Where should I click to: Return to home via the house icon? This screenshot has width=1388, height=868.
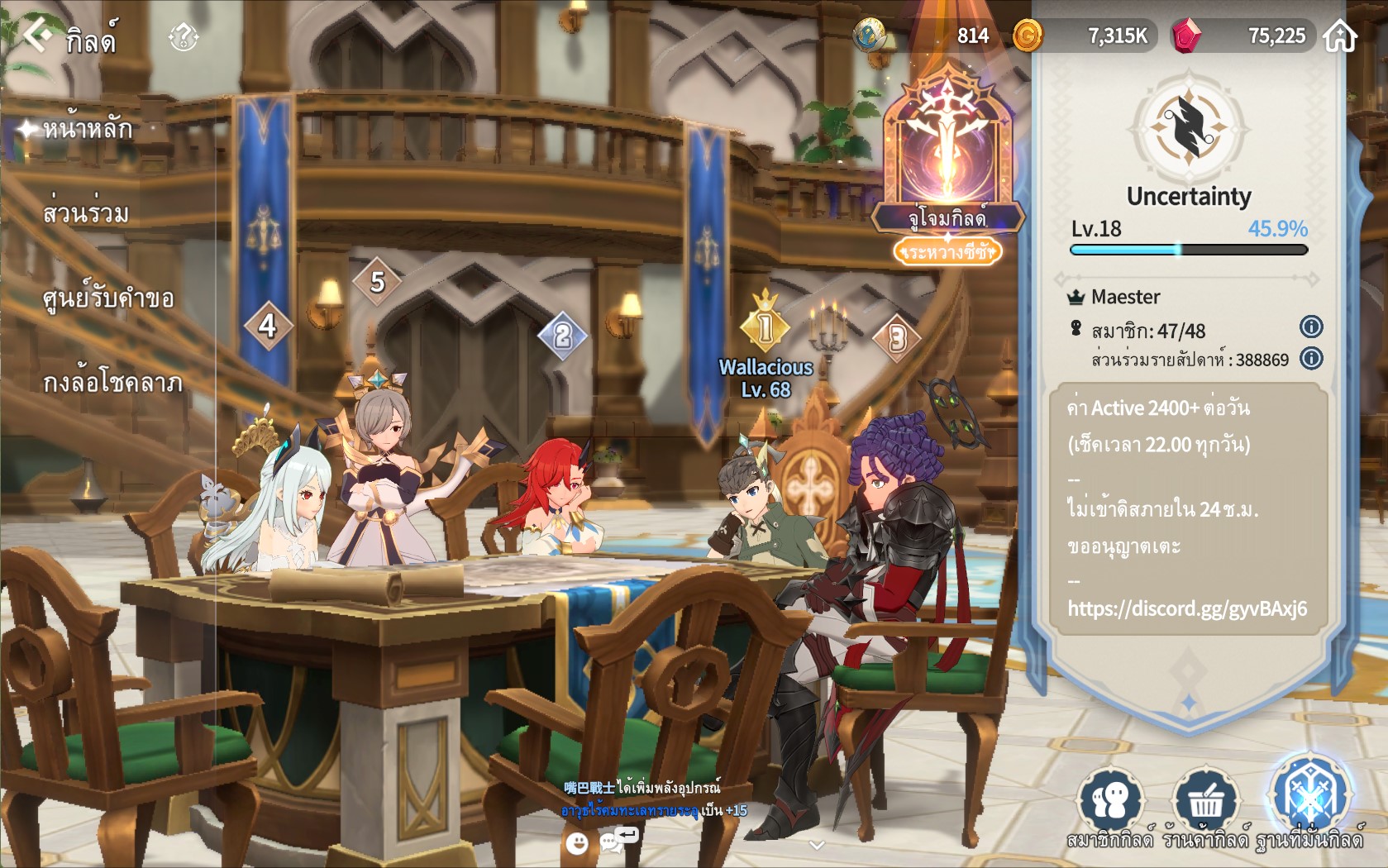tap(1340, 36)
